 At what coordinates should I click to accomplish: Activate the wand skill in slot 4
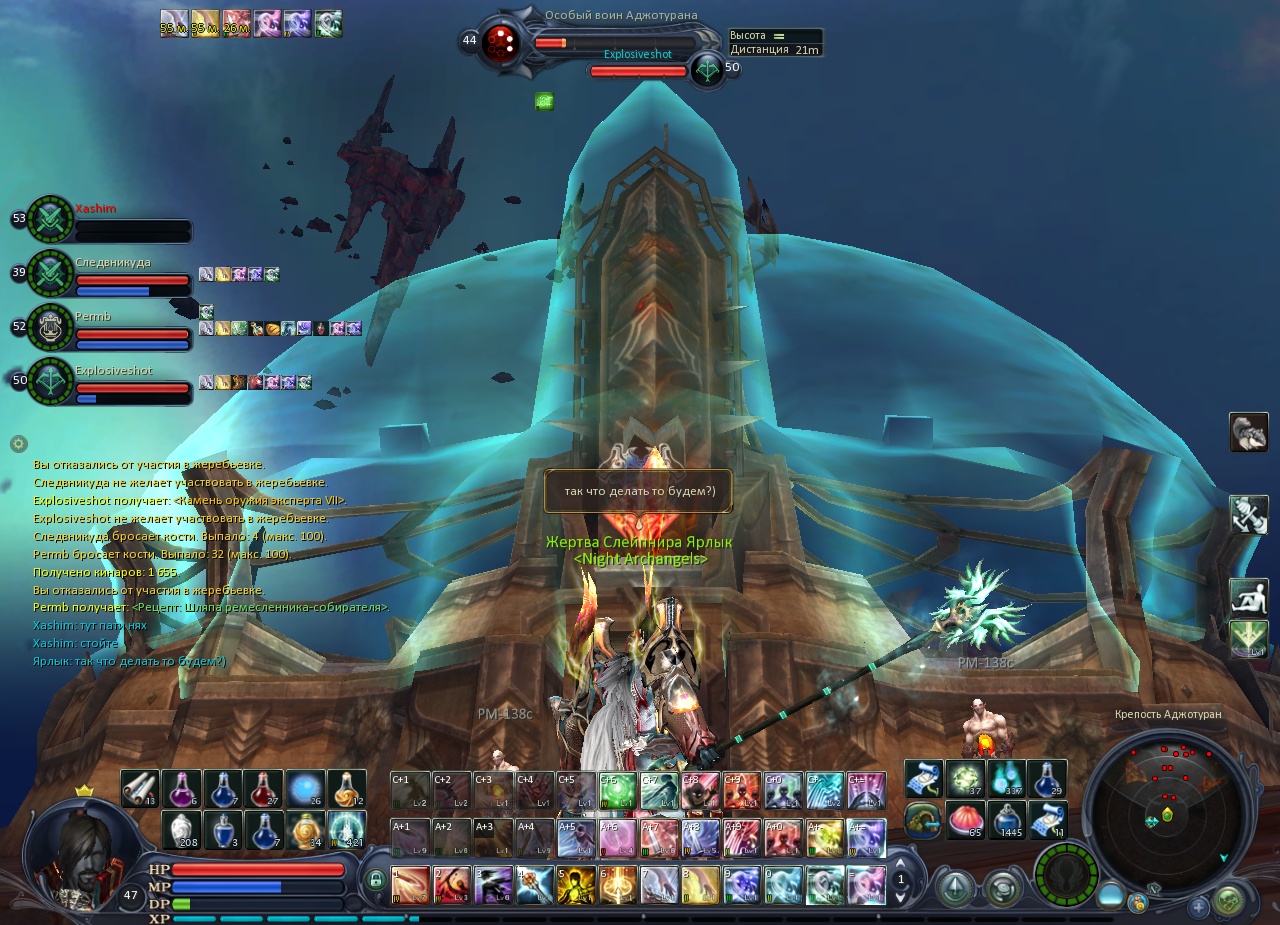(x=535, y=885)
